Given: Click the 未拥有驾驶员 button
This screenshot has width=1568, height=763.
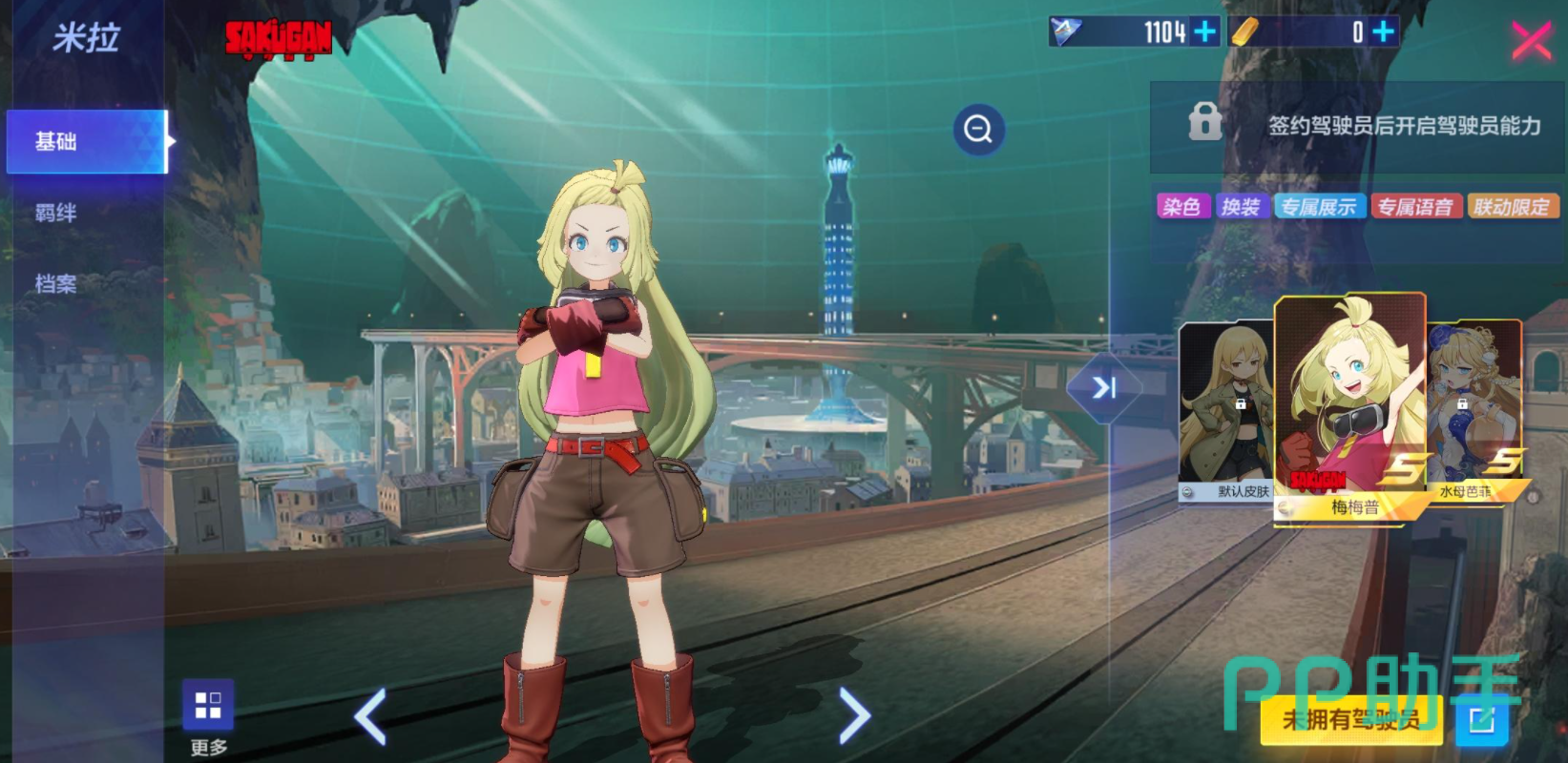Looking at the screenshot, I should 1349,720.
